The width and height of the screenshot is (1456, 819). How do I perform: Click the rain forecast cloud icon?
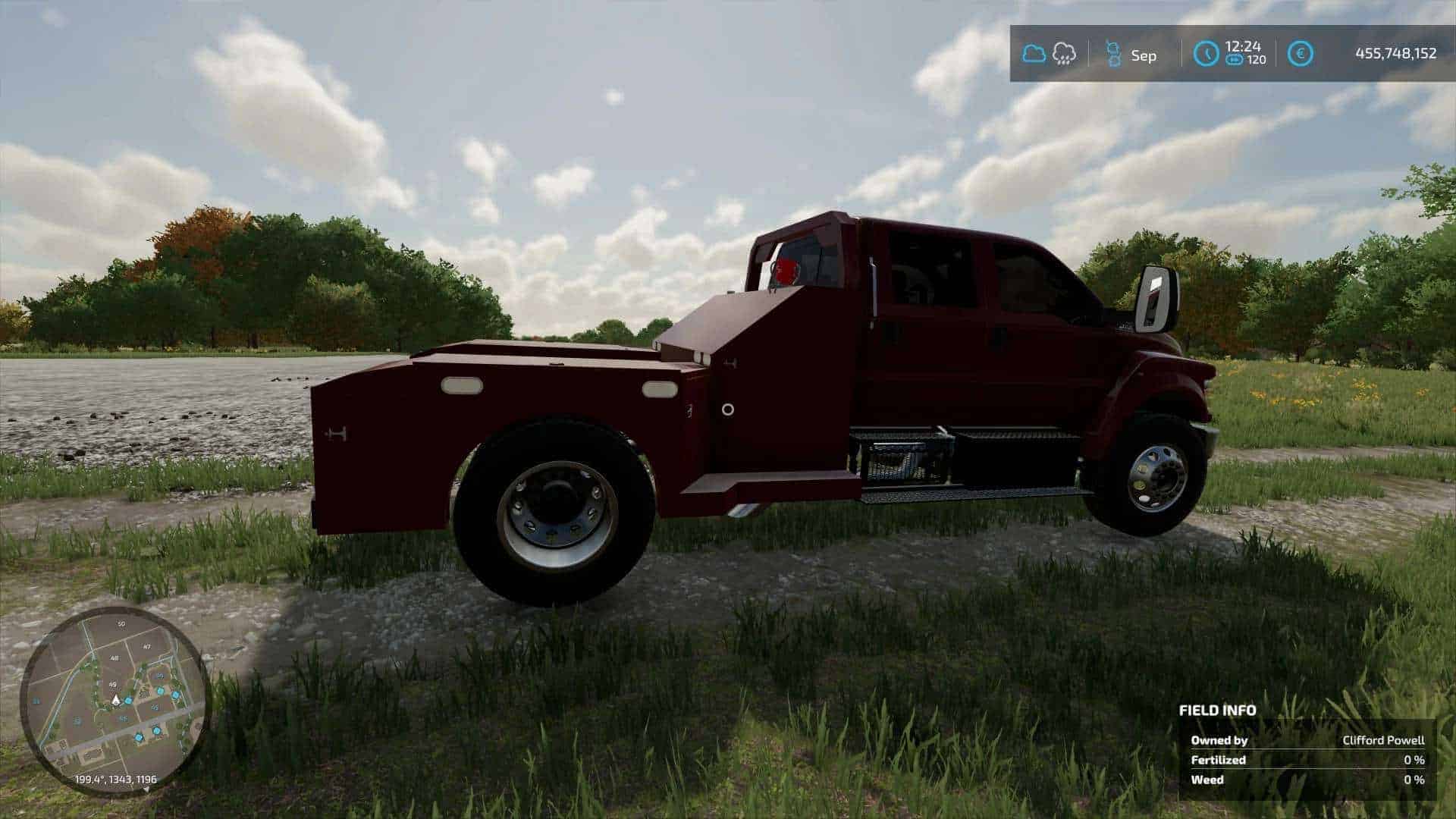coord(1063,53)
